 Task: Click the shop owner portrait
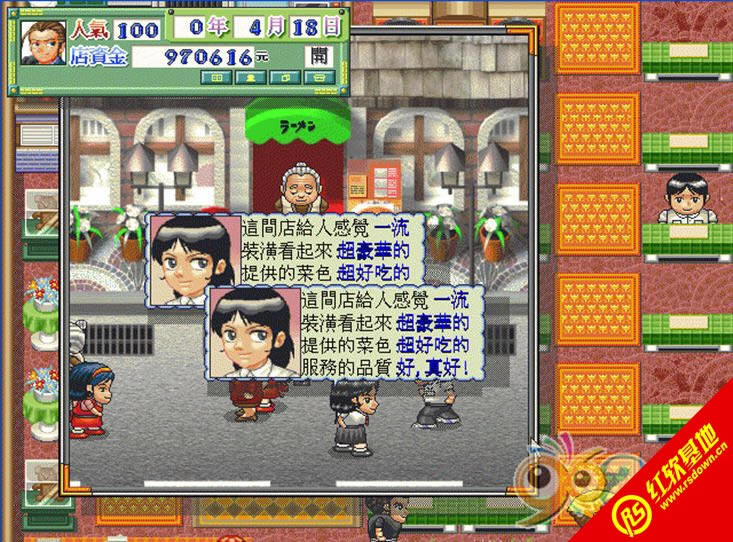[43, 45]
